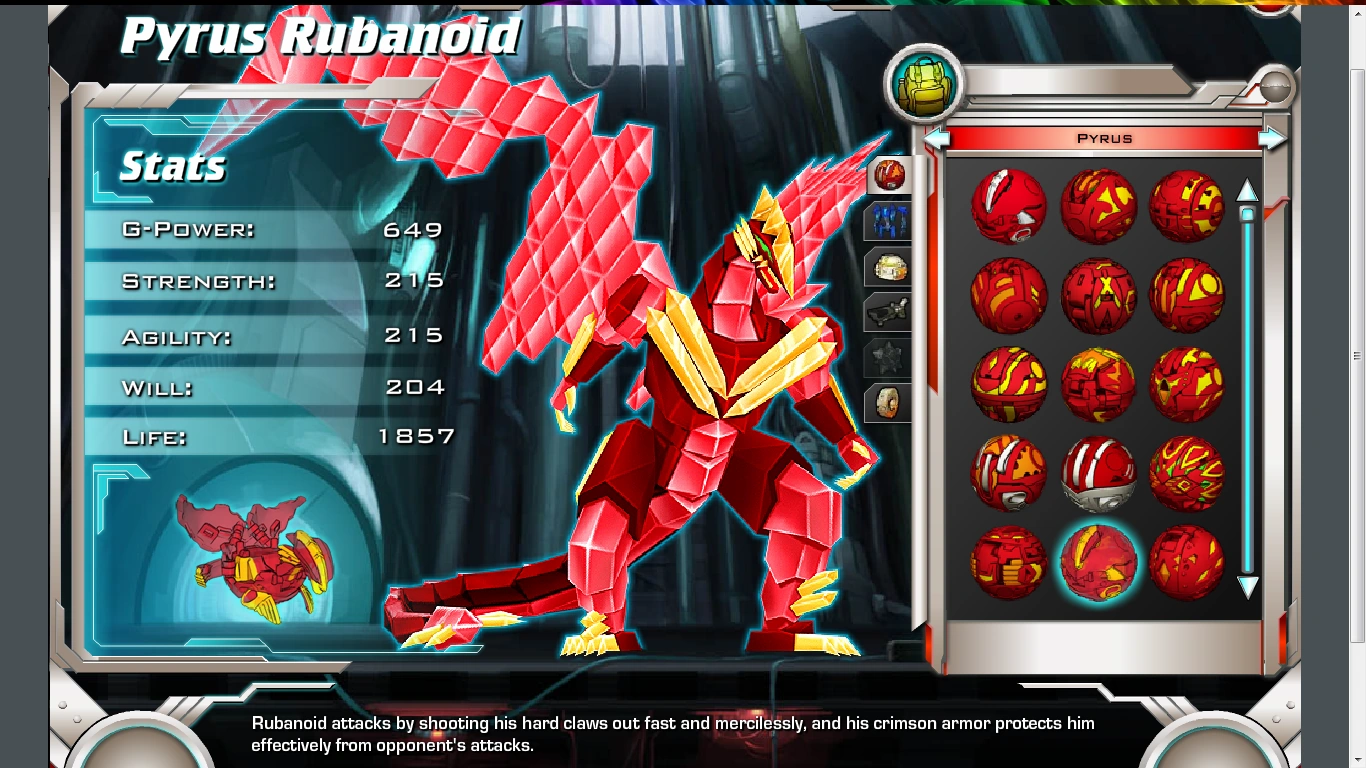Choose the gray and red Bakugan in row four

pyautogui.click(x=1008, y=472)
